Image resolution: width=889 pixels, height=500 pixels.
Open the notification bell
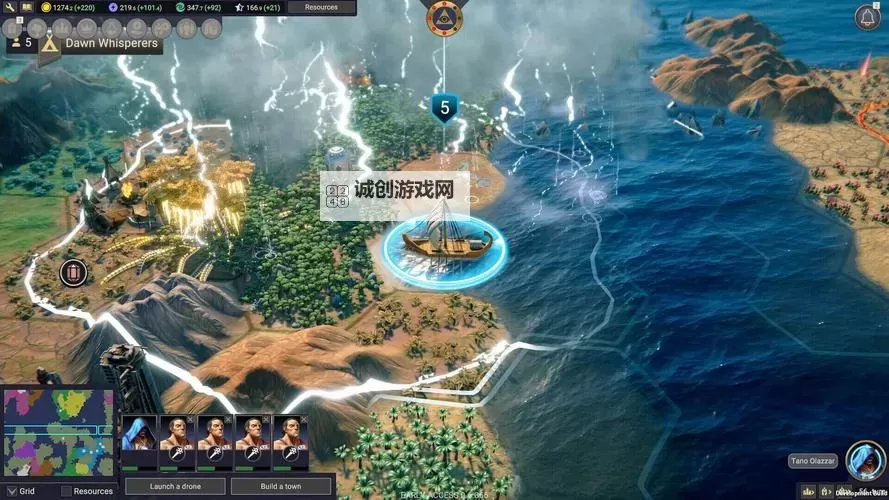pyautogui.click(x=867, y=17)
